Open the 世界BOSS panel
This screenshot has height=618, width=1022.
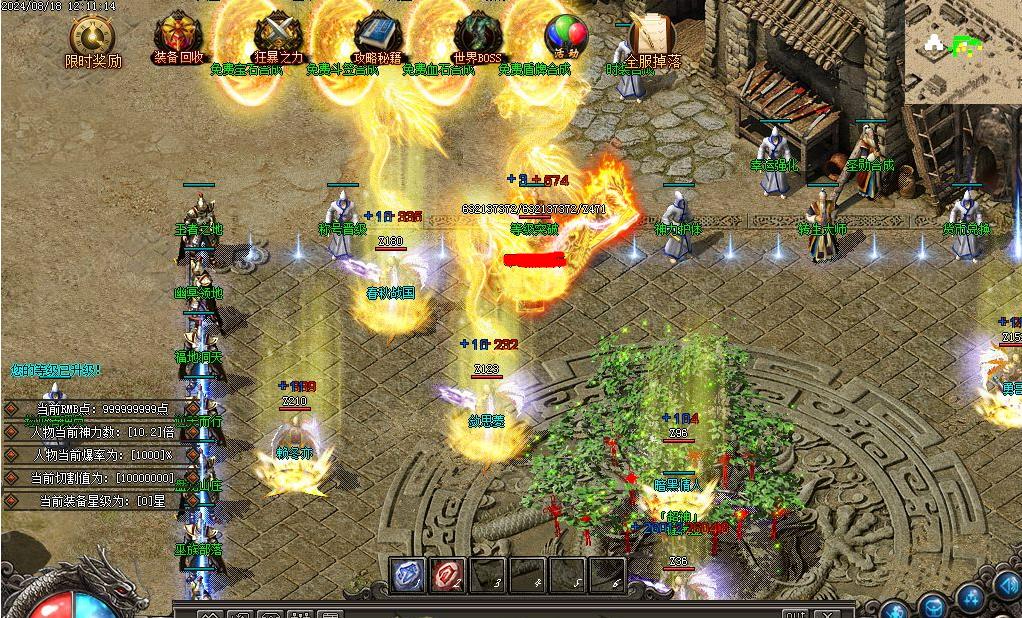477,33
